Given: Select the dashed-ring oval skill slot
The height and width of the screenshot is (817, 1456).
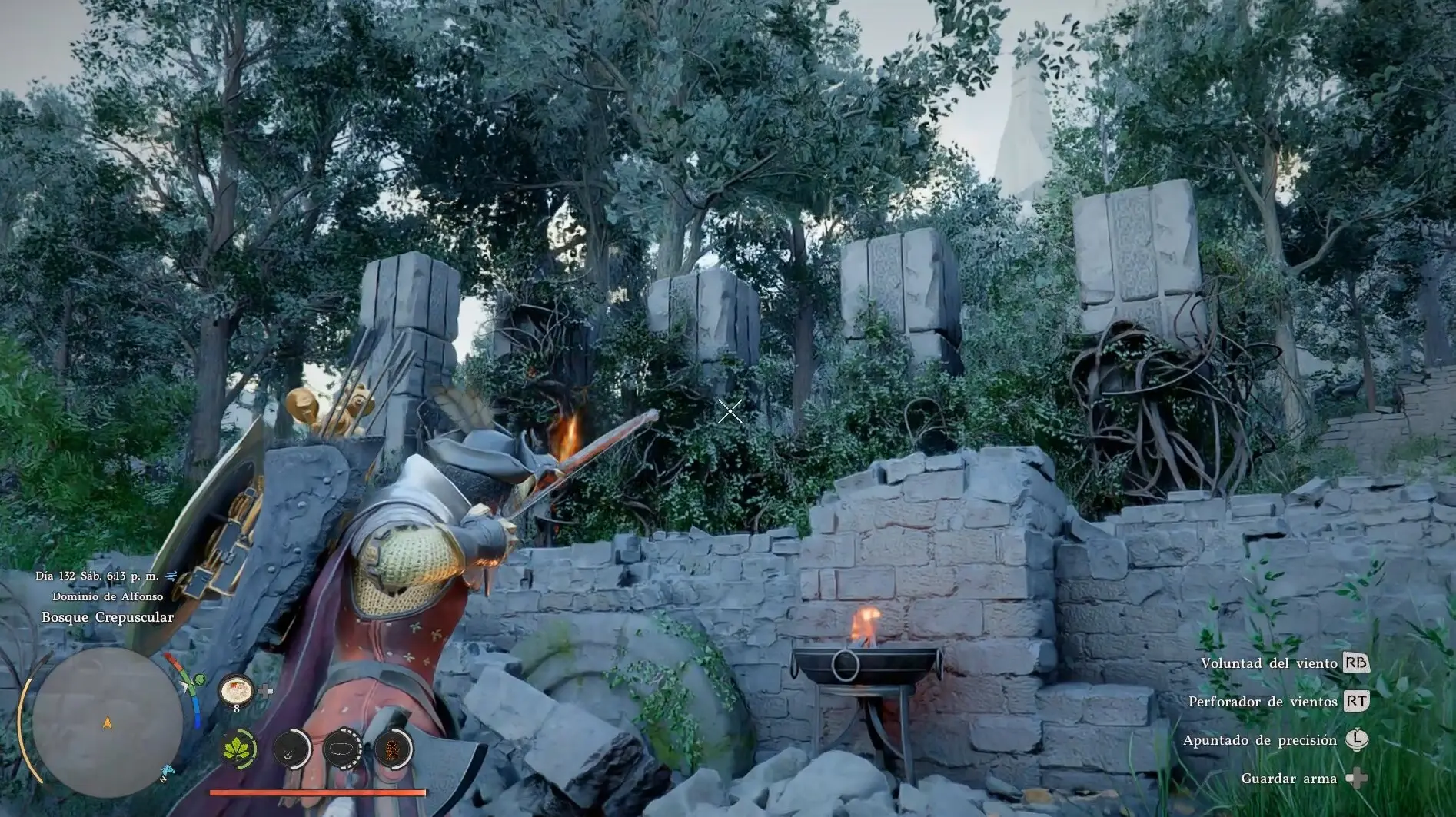Looking at the screenshot, I should [x=342, y=748].
